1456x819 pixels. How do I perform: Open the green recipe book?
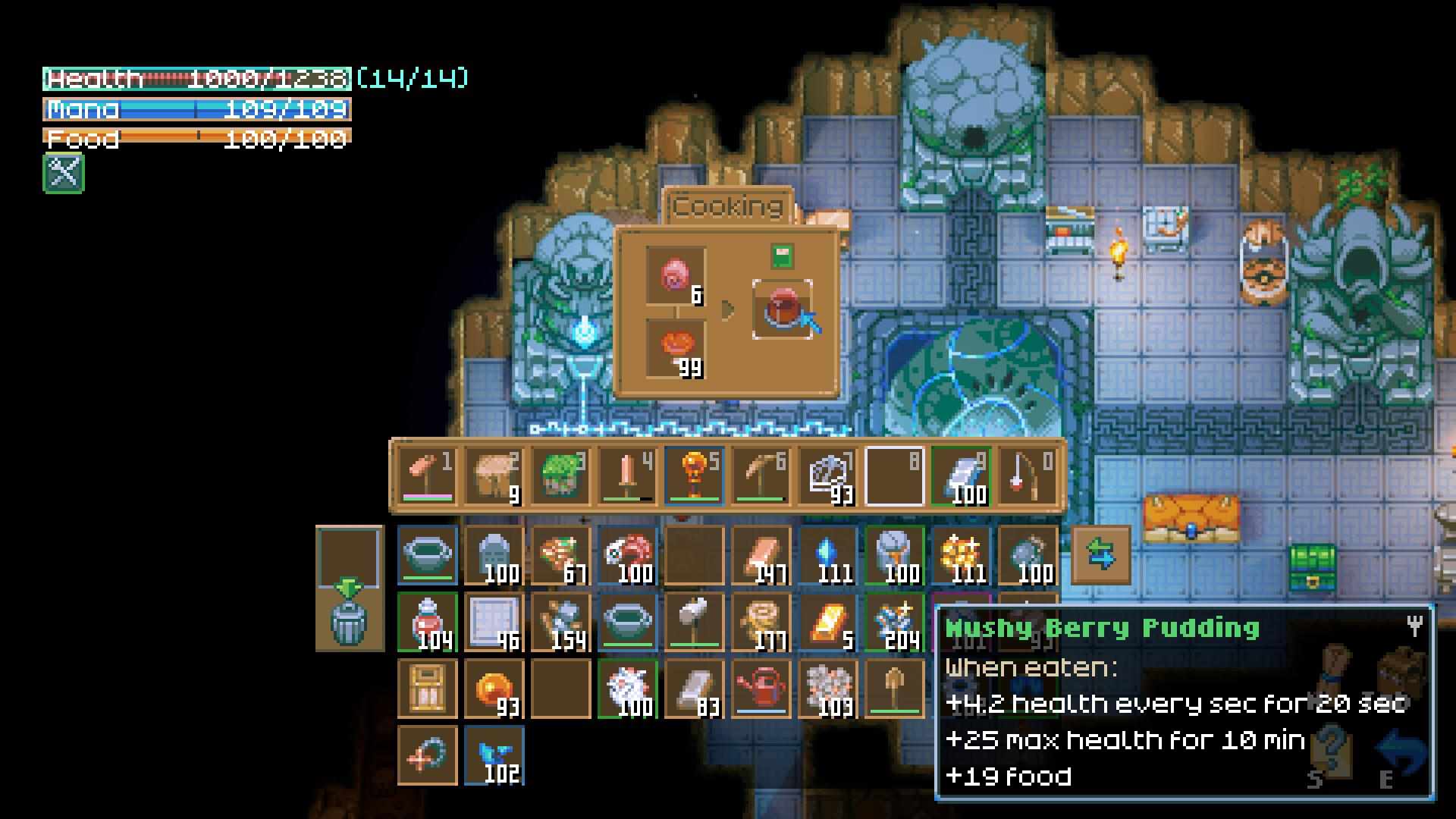point(782,256)
